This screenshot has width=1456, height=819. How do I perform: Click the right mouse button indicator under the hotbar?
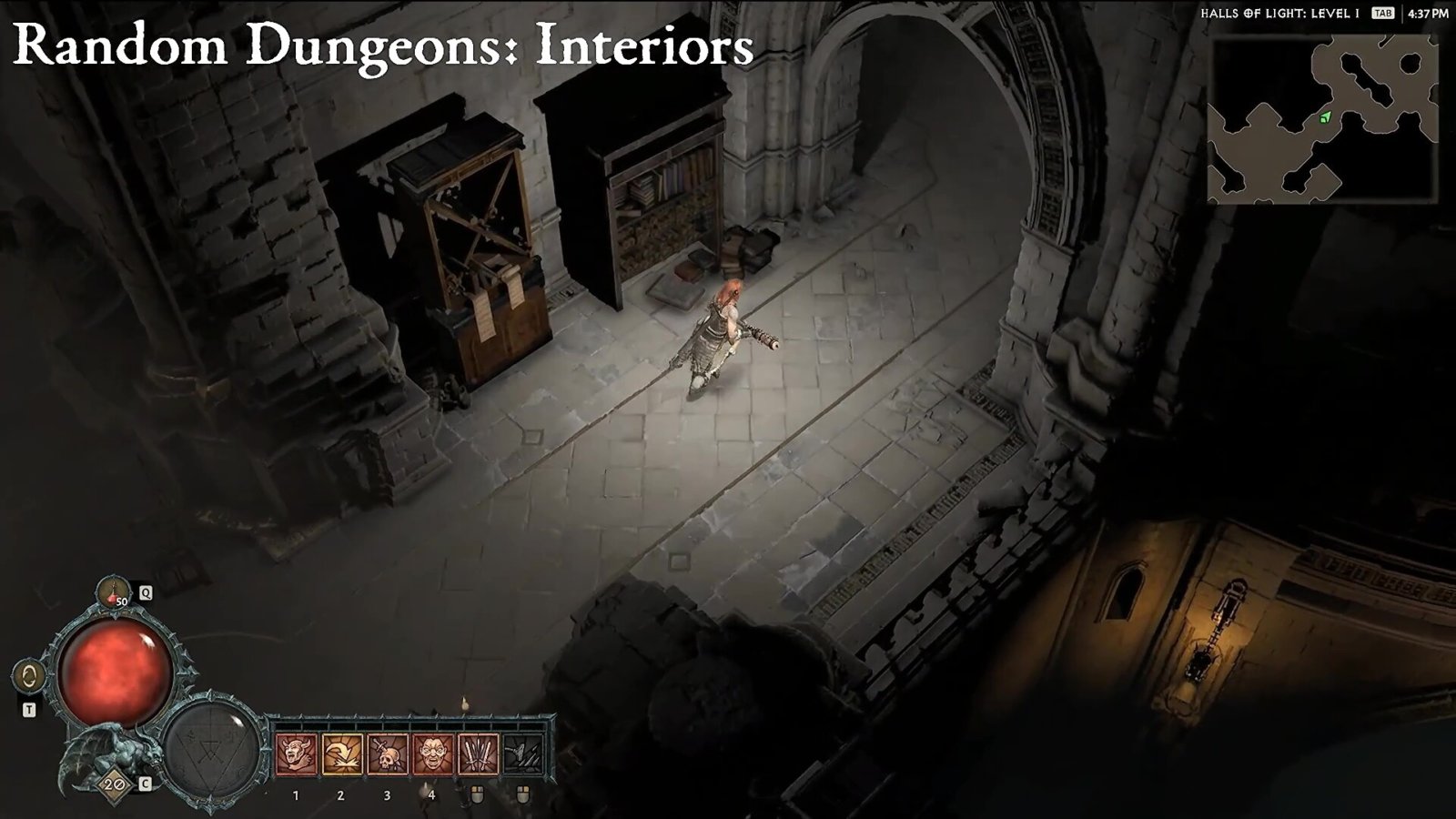[x=522, y=794]
